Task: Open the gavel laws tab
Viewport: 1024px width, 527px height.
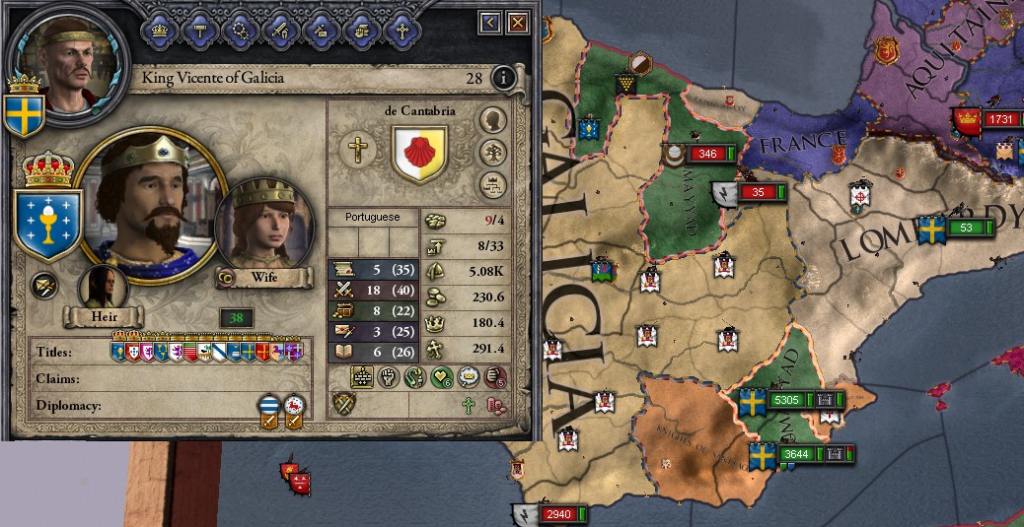Action: 200,30
